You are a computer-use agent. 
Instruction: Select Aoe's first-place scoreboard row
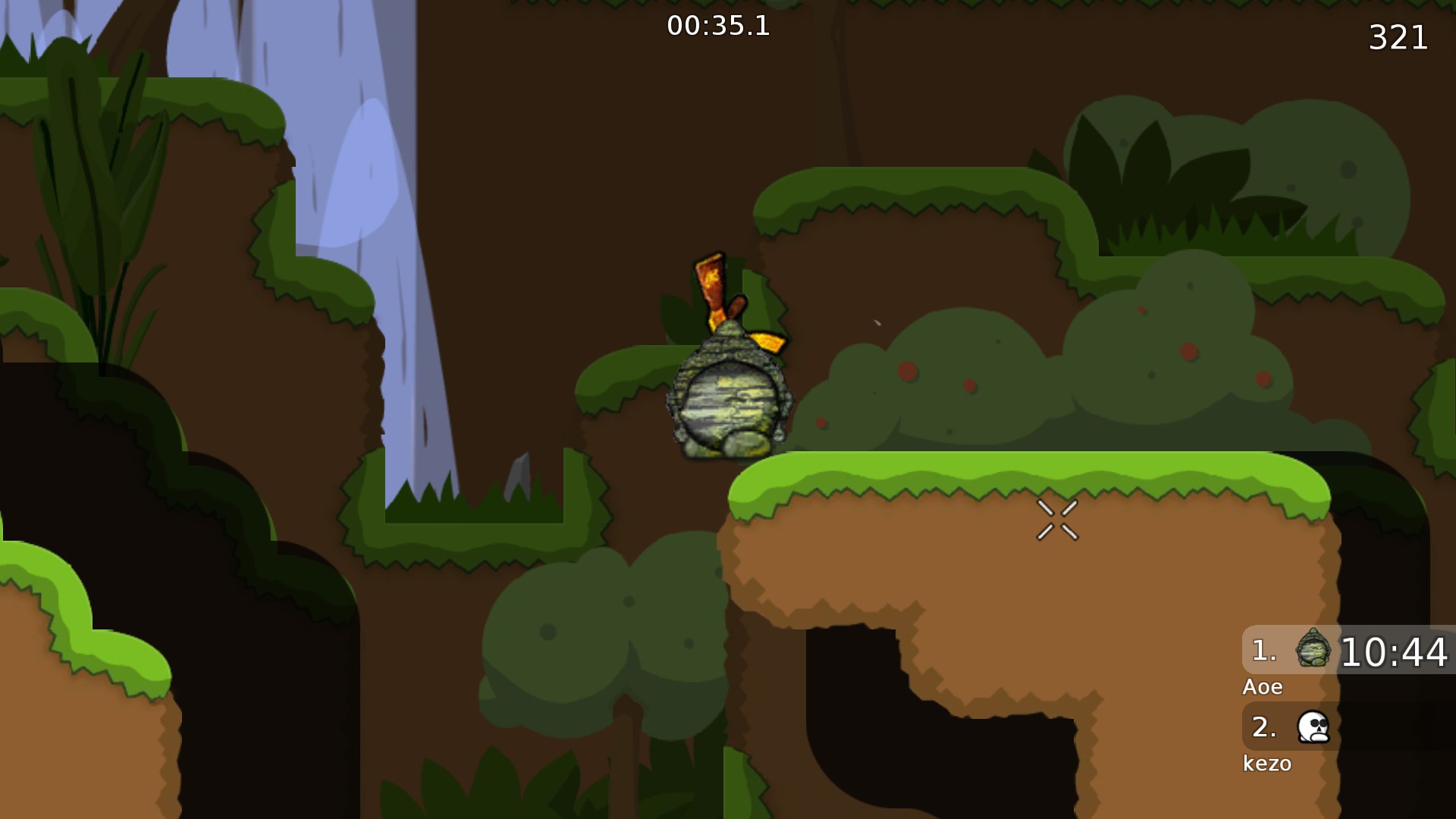(x=1348, y=651)
